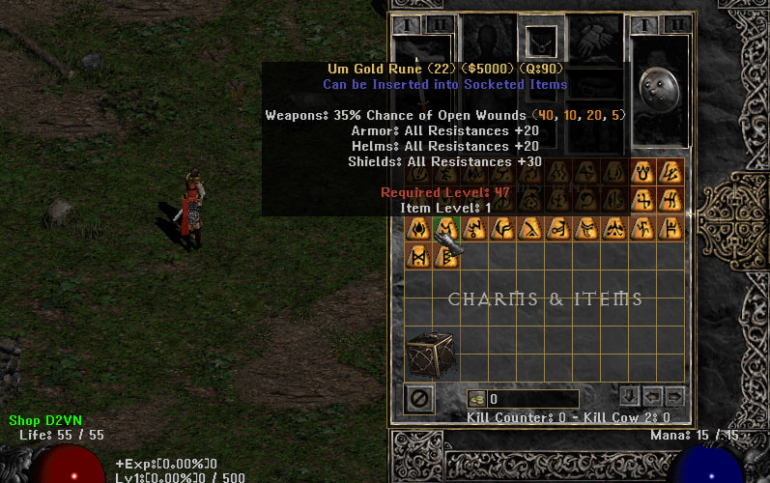The height and width of the screenshot is (483, 770).
Task: Pick the highlighted Um rune under the gauntlet cursor
Action: (445, 228)
